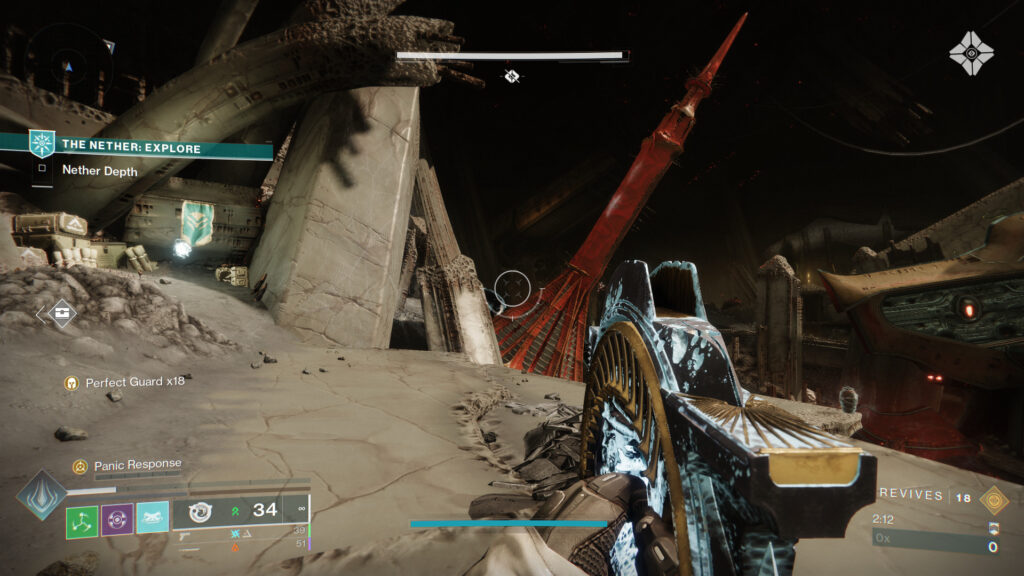The width and height of the screenshot is (1024, 576).
Task: Click the boss marker below the health bar
Action: point(512,76)
